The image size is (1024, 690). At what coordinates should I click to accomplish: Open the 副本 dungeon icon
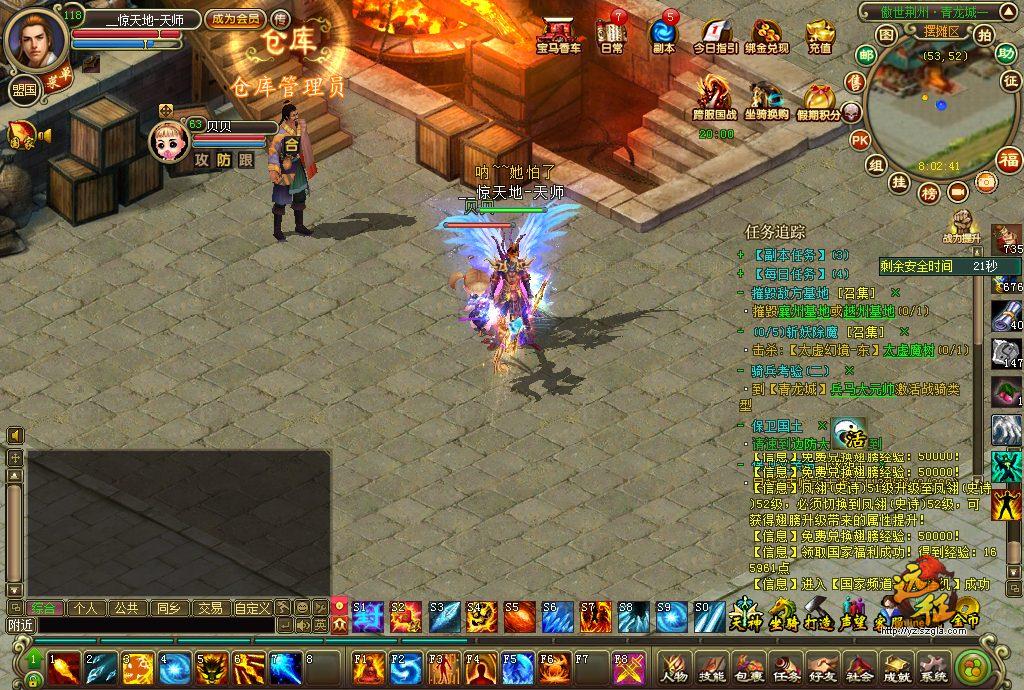tap(663, 33)
